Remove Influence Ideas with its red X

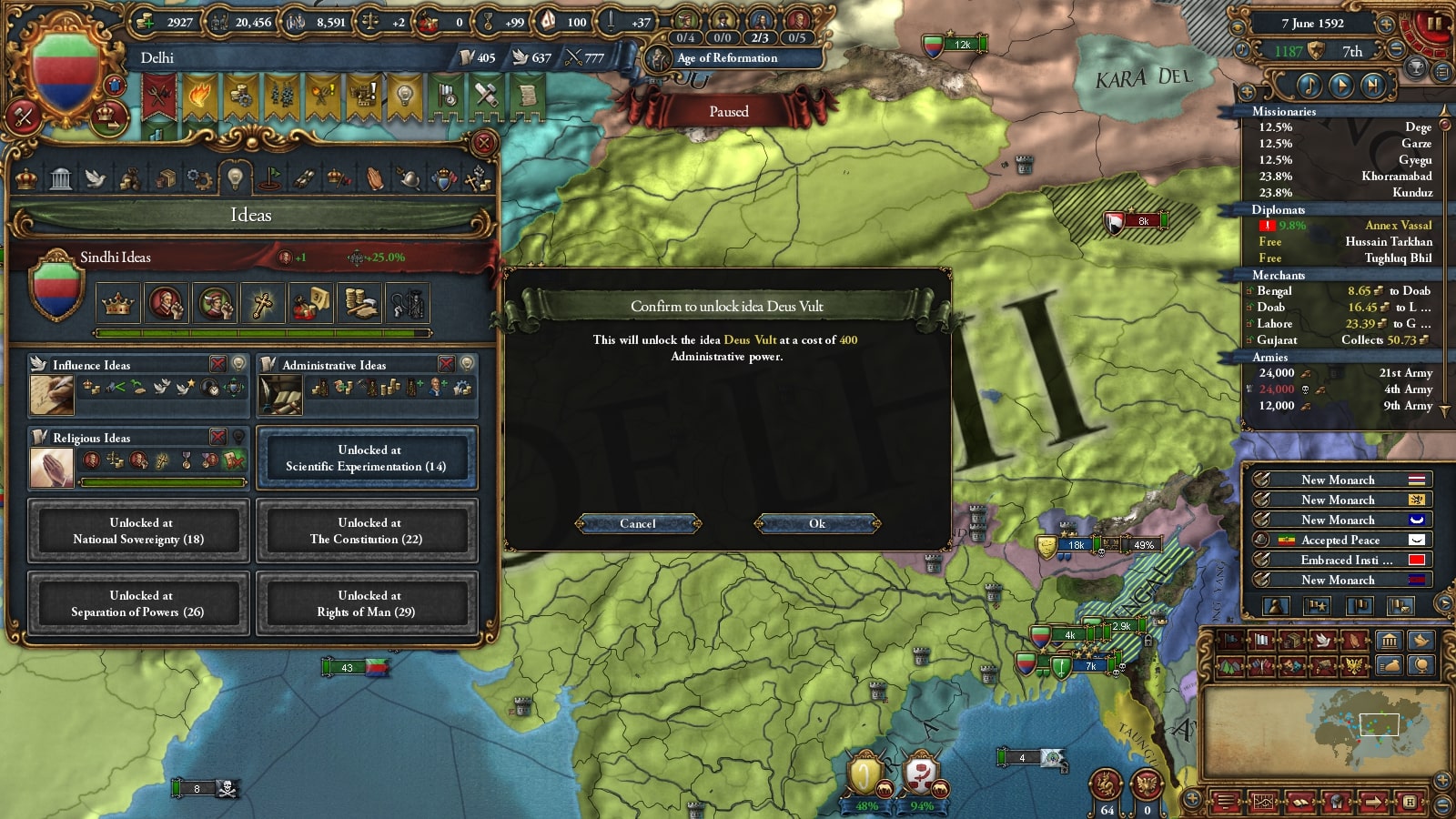(x=218, y=364)
